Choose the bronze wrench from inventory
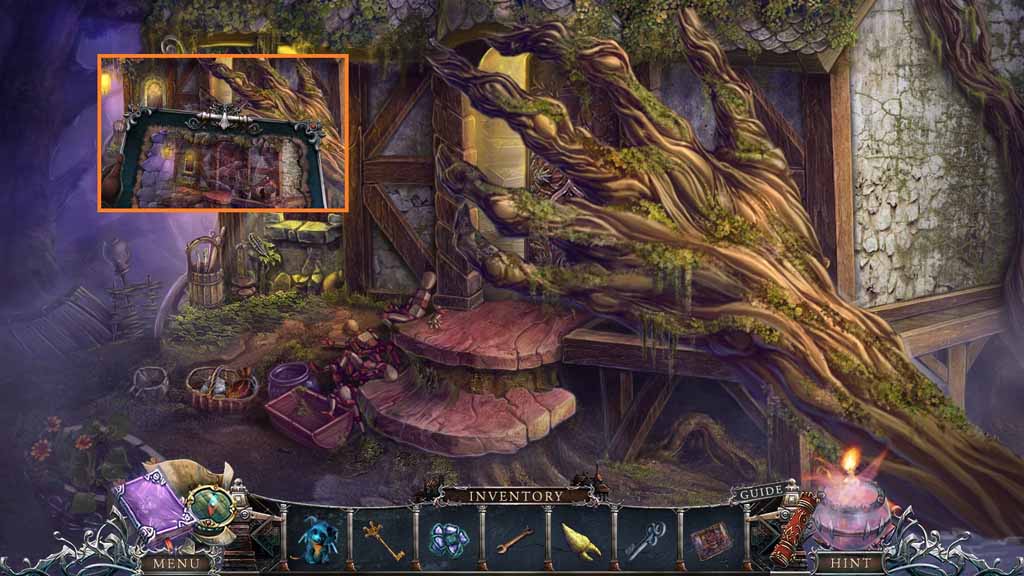The image size is (1024, 576). tap(514, 540)
